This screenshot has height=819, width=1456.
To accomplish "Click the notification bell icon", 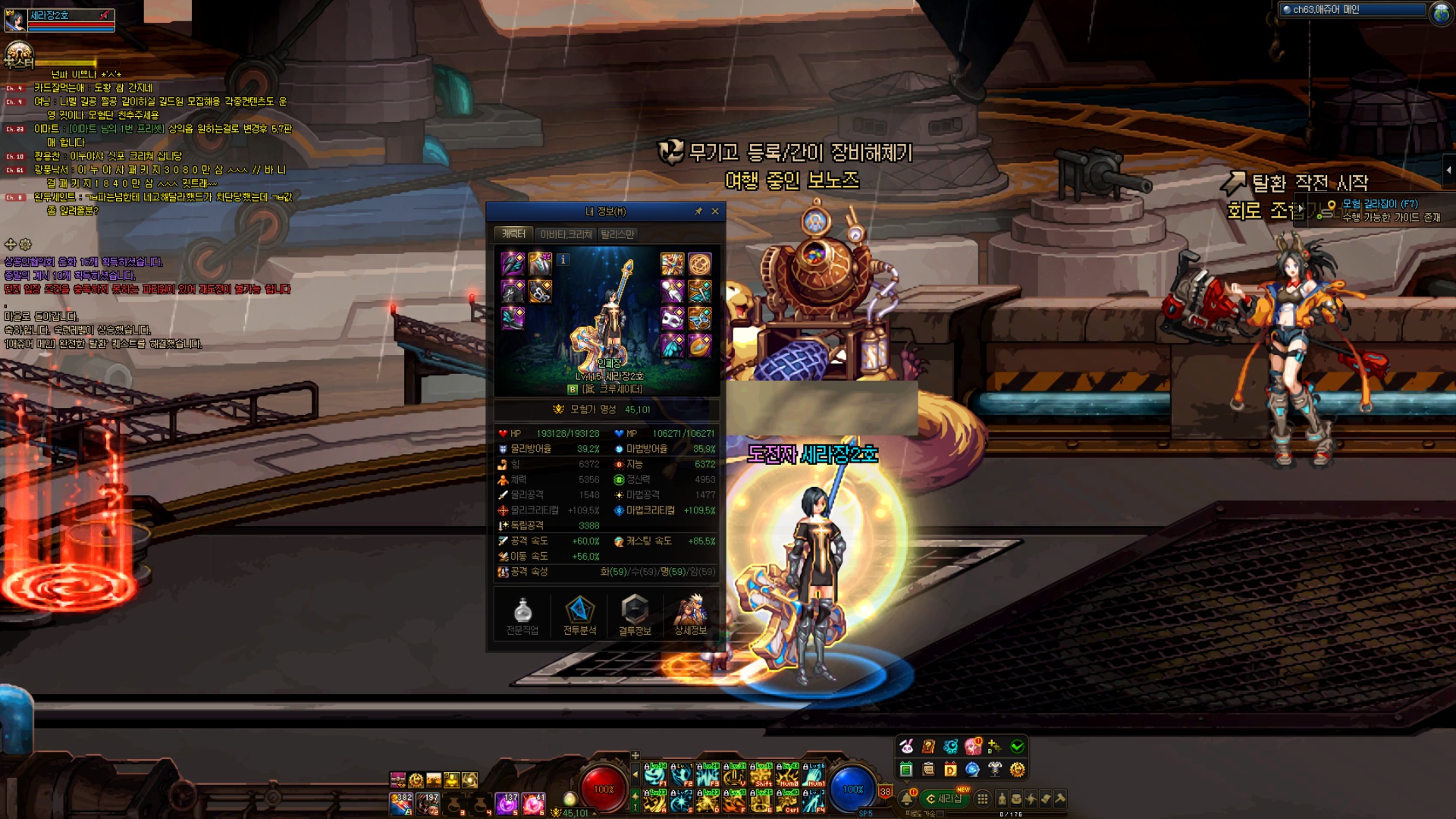I will click(x=907, y=799).
